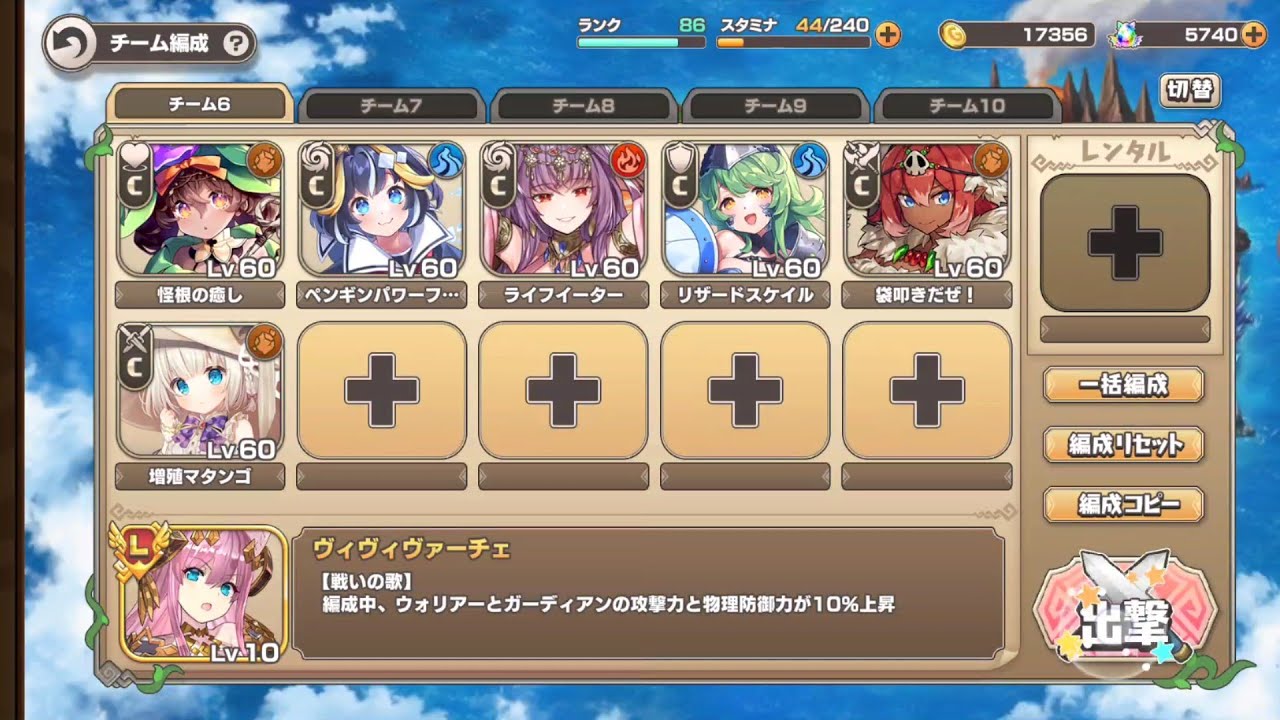This screenshot has height=720, width=1280.
Task: Select the red-haired 袋叩きだぜ！ card
Action: point(927,210)
